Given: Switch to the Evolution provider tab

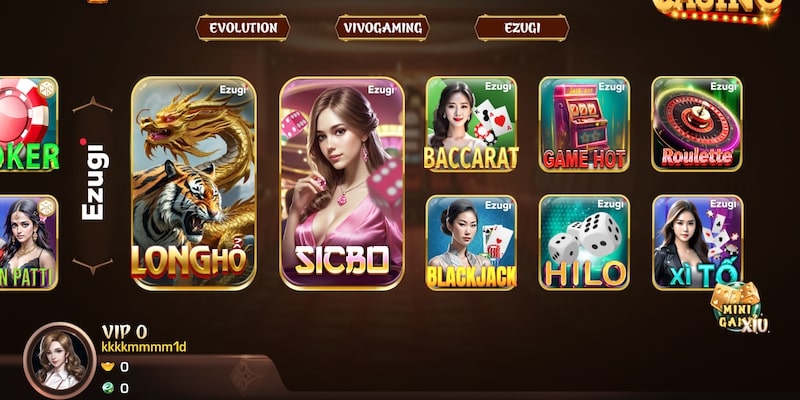Looking at the screenshot, I should click(242, 28).
